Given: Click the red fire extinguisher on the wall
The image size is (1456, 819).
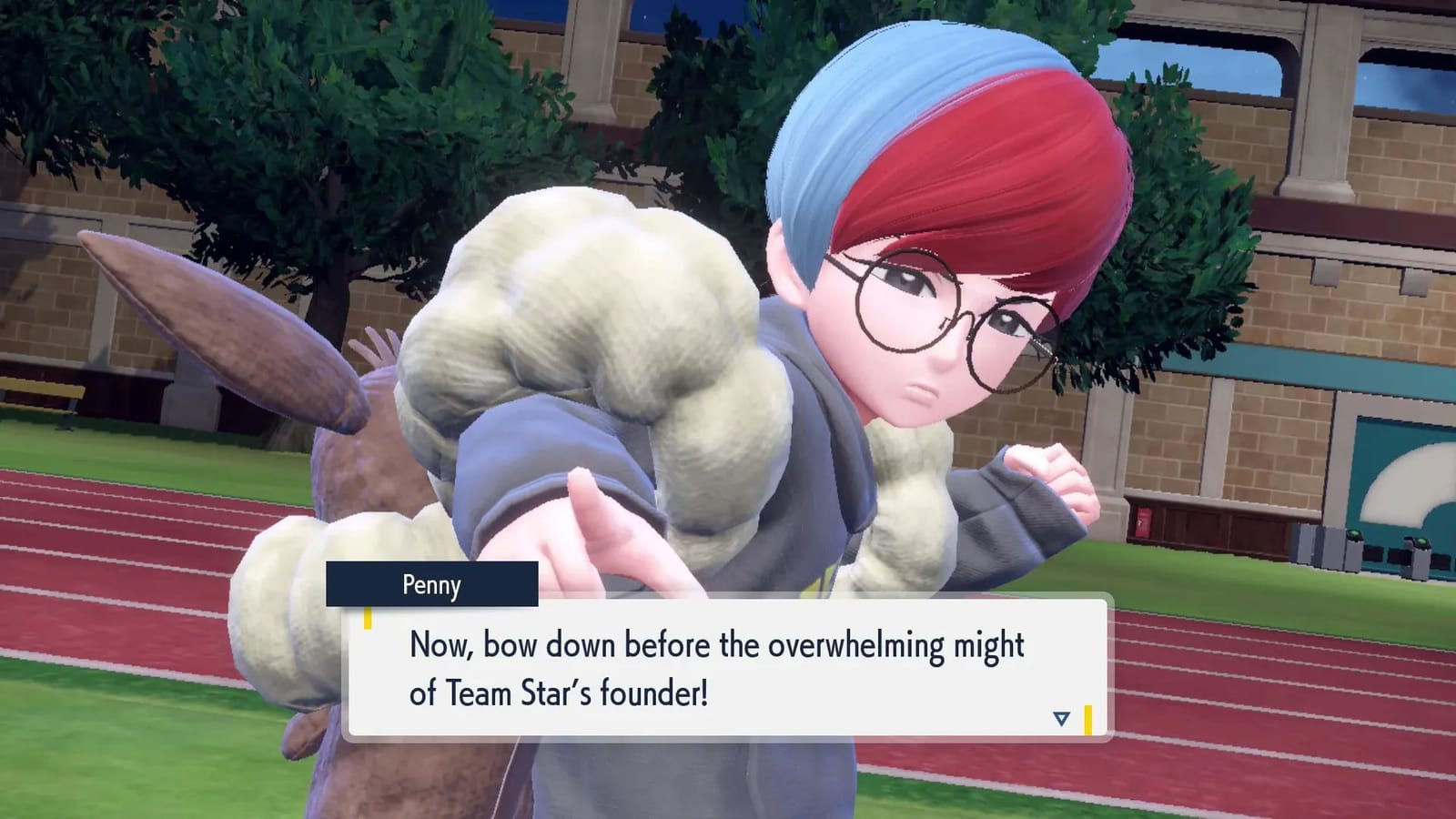Looking at the screenshot, I should (x=1144, y=522).
